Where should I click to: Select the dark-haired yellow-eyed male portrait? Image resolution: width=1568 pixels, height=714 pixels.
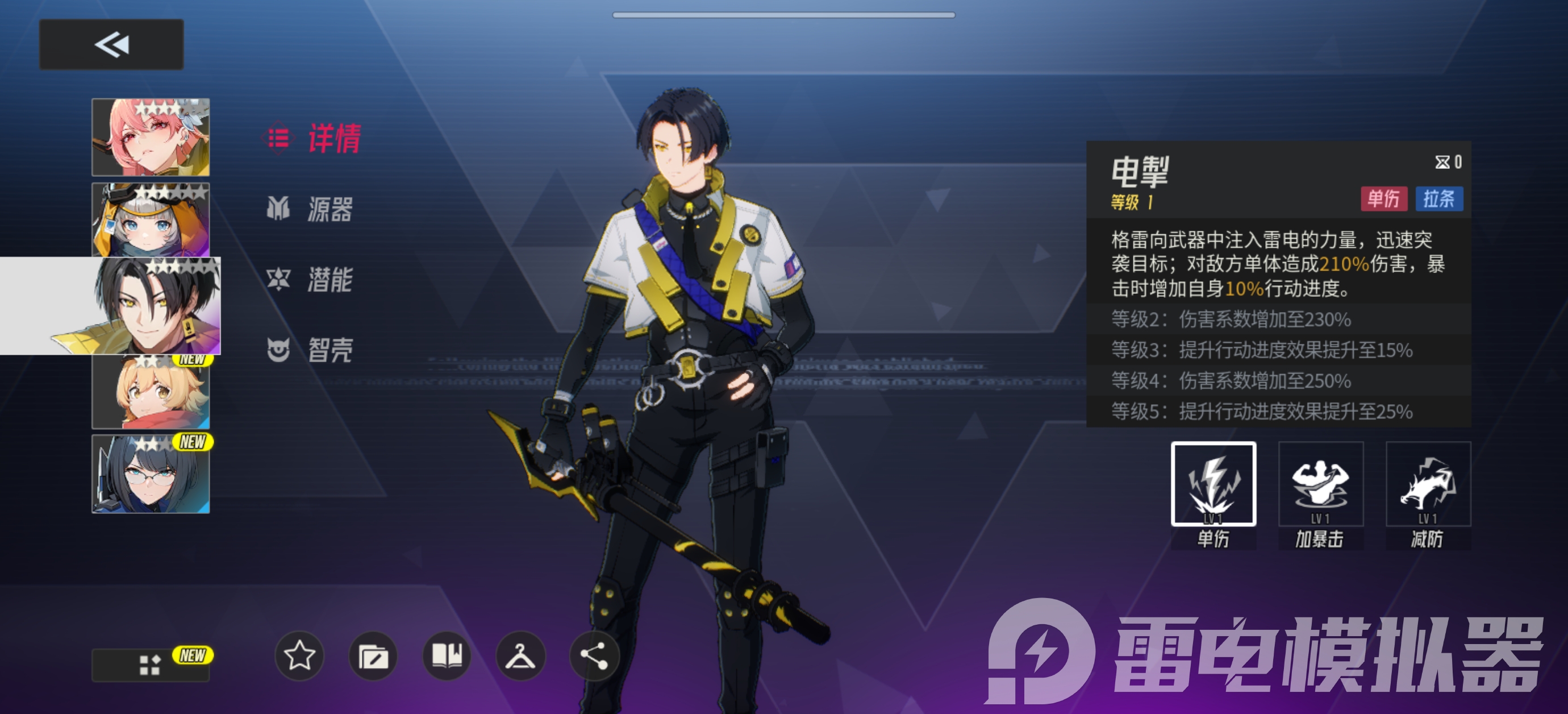coord(157,305)
